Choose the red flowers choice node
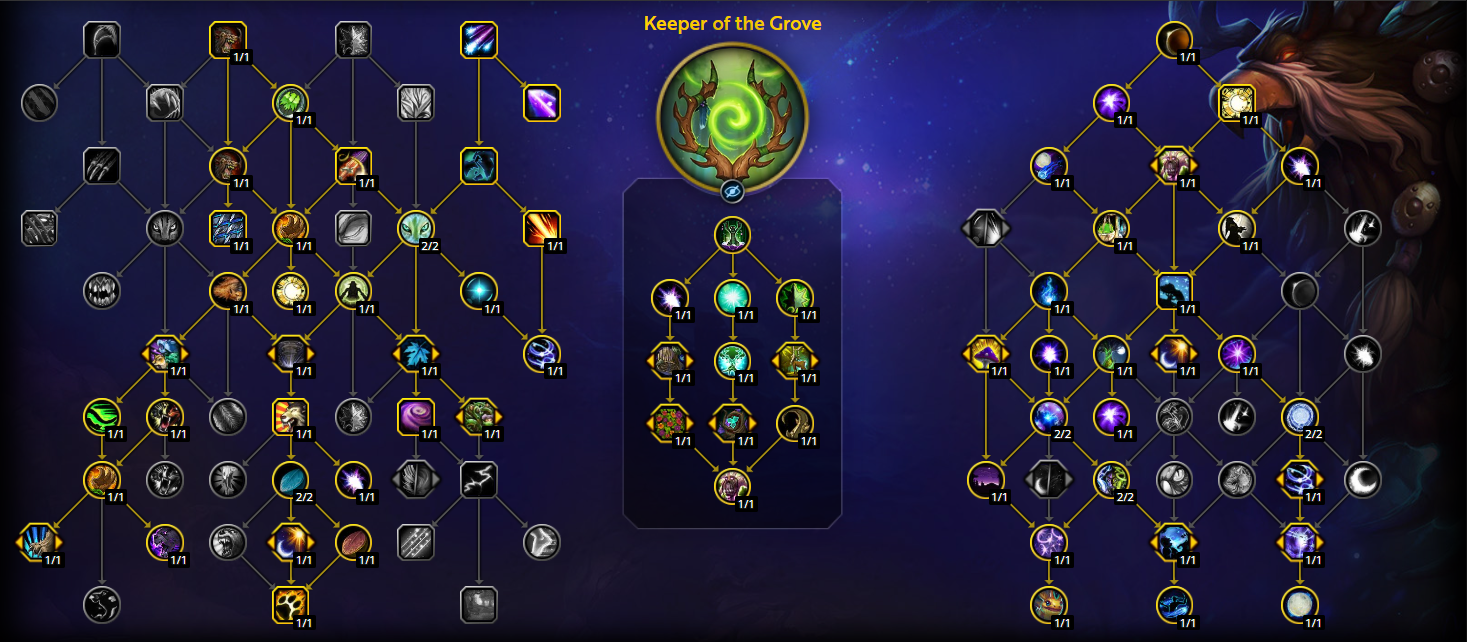 (x=667, y=422)
